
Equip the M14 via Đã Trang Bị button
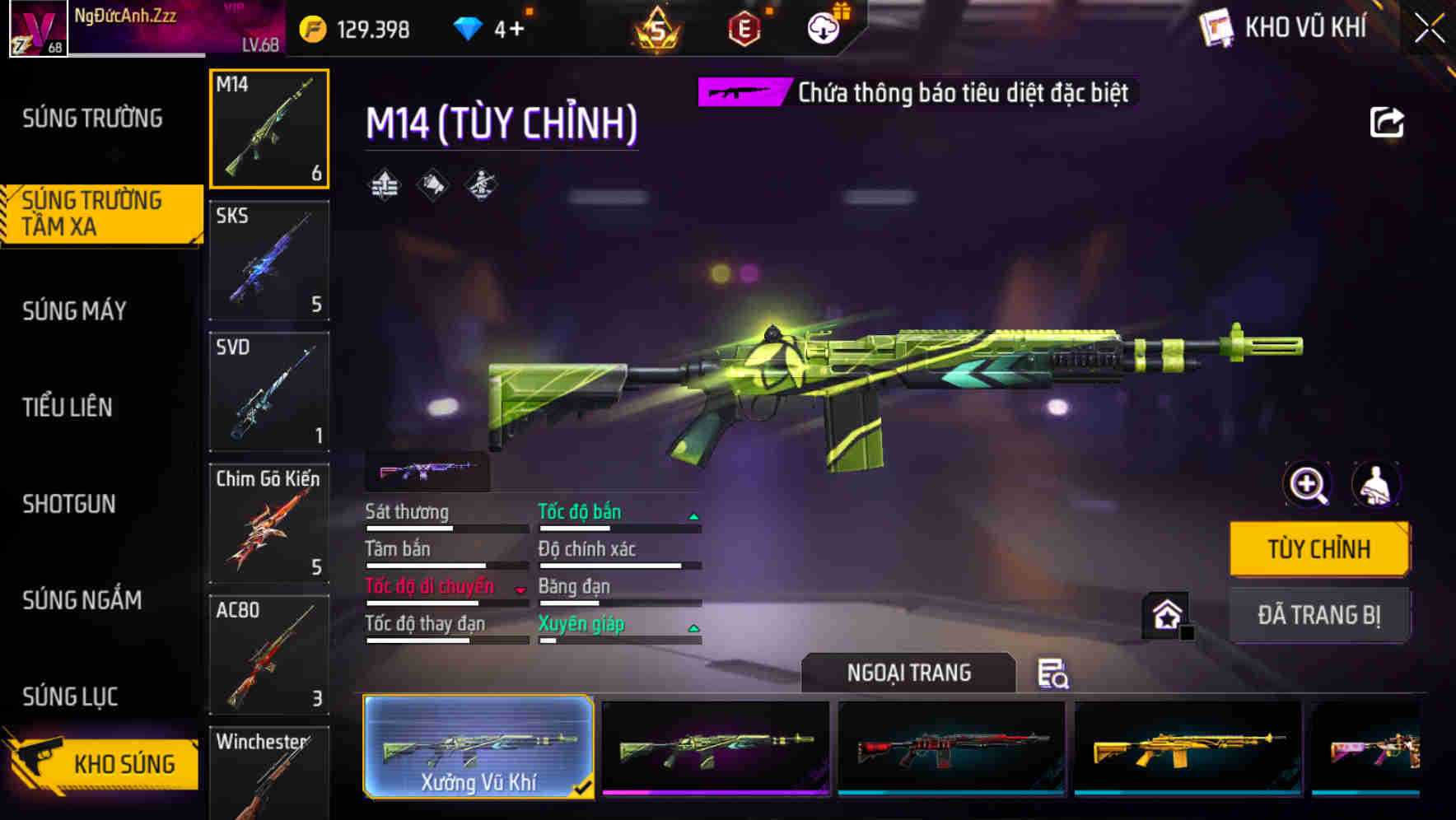click(x=1319, y=614)
